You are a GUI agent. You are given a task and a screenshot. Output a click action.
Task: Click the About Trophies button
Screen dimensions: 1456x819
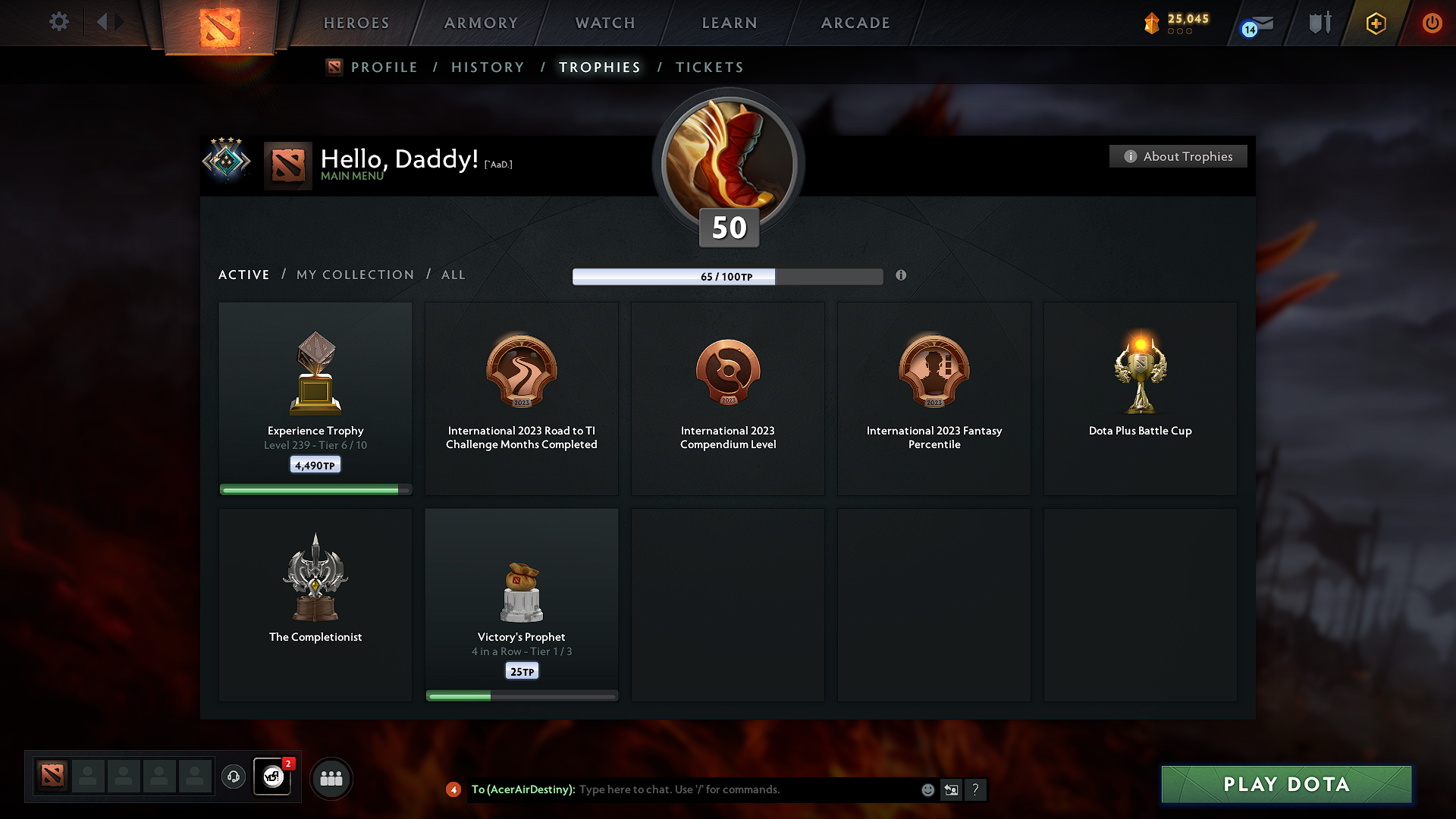point(1178,156)
